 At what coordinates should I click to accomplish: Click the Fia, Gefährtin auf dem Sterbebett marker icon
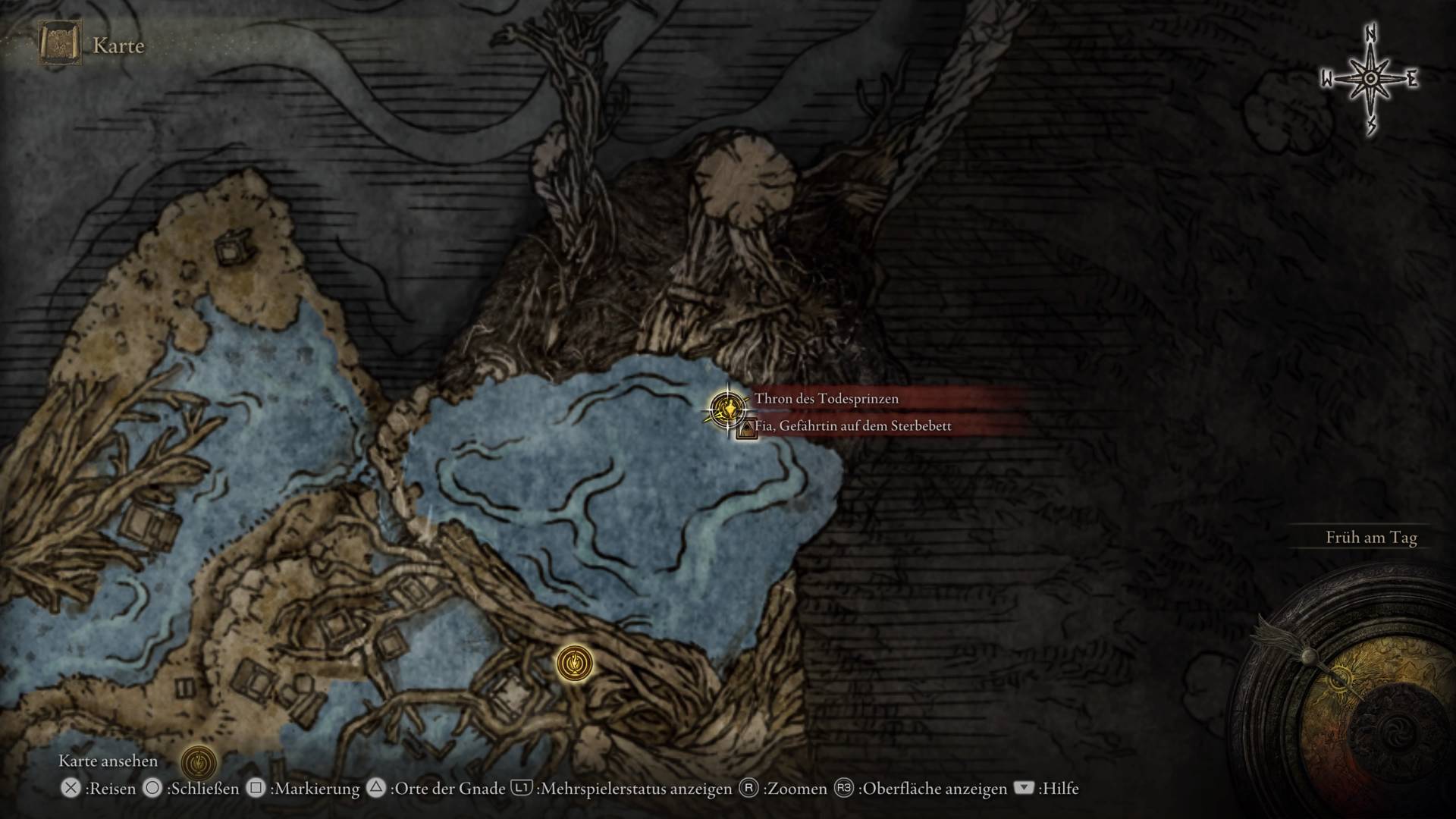click(747, 429)
